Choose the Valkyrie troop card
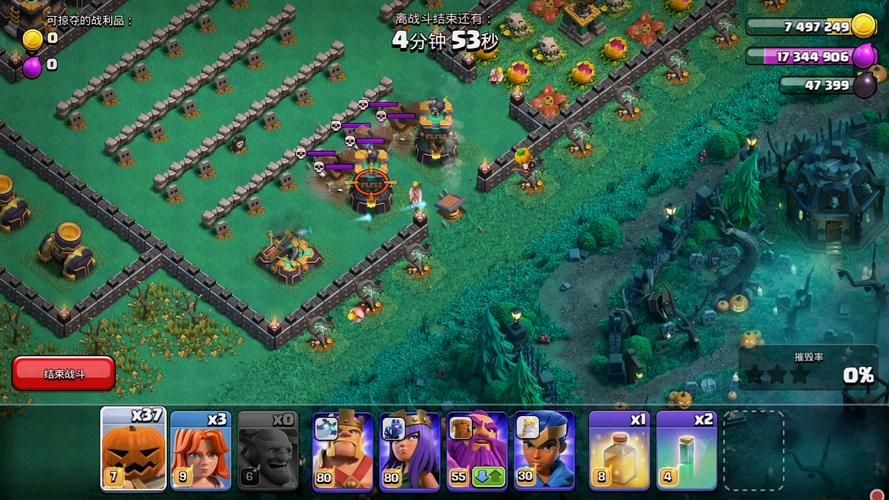Image resolution: width=889 pixels, height=500 pixels. coord(200,448)
